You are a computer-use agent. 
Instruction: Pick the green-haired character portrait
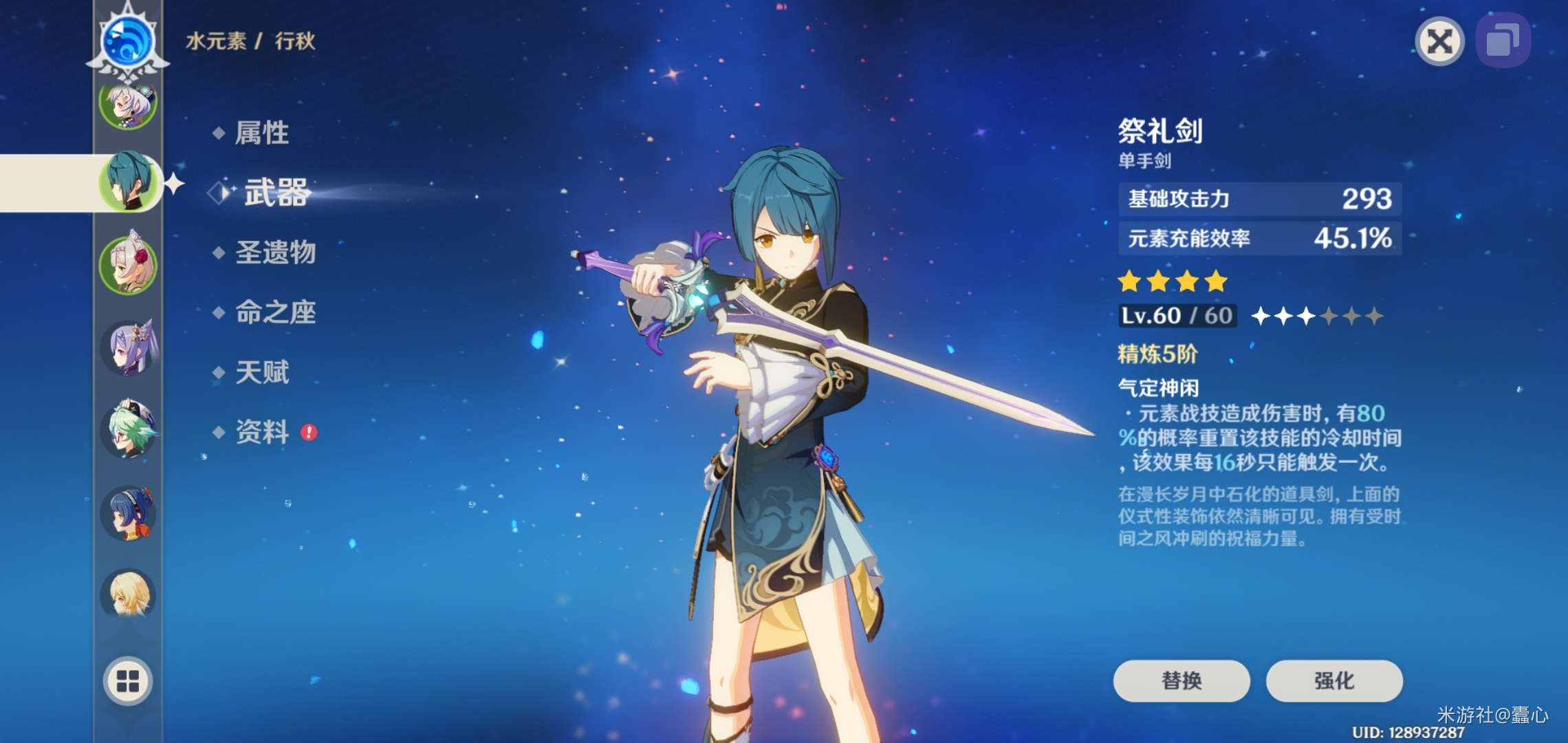(129, 430)
